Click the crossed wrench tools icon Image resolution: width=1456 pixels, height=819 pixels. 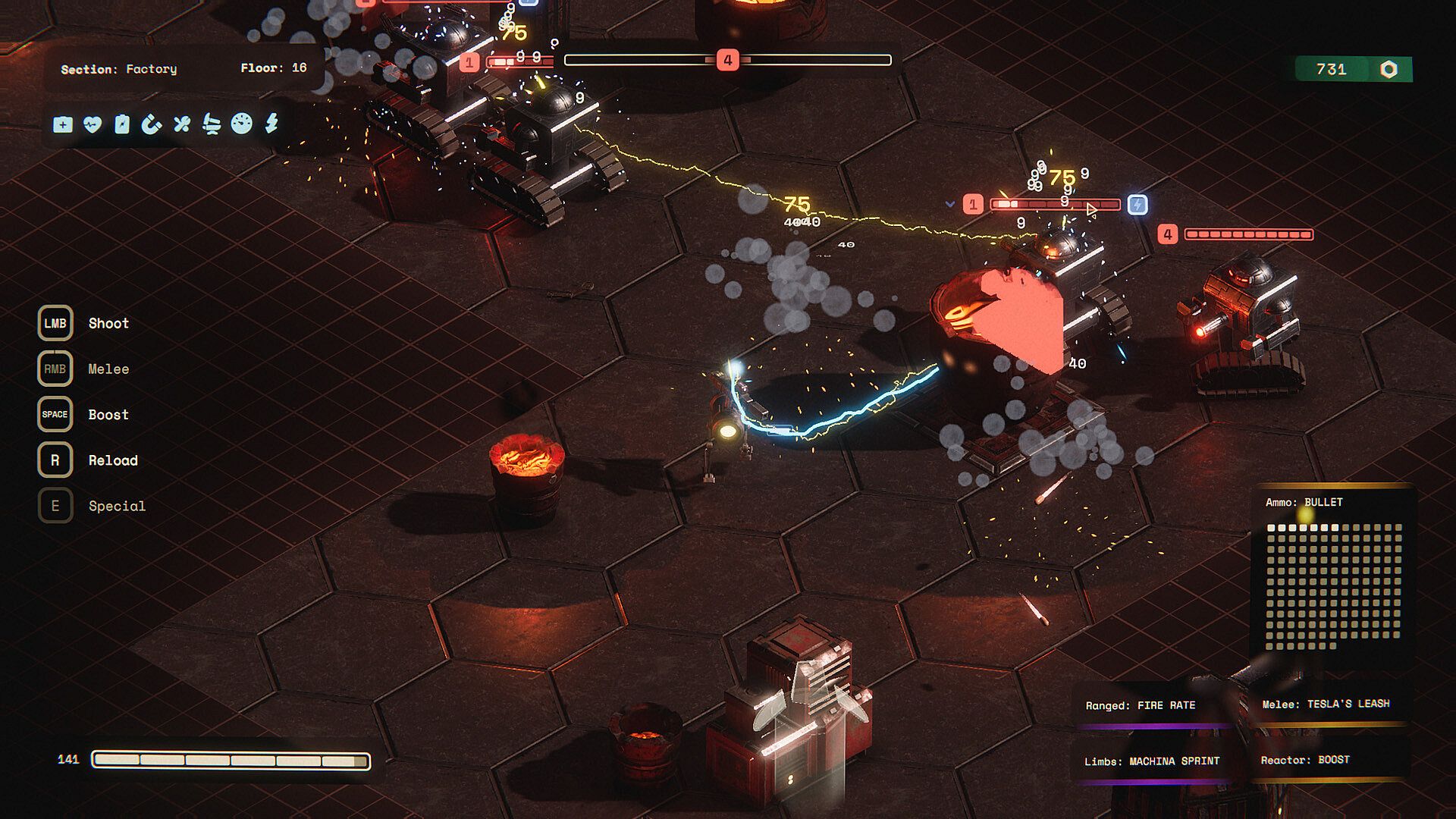pyautogui.click(x=181, y=124)
